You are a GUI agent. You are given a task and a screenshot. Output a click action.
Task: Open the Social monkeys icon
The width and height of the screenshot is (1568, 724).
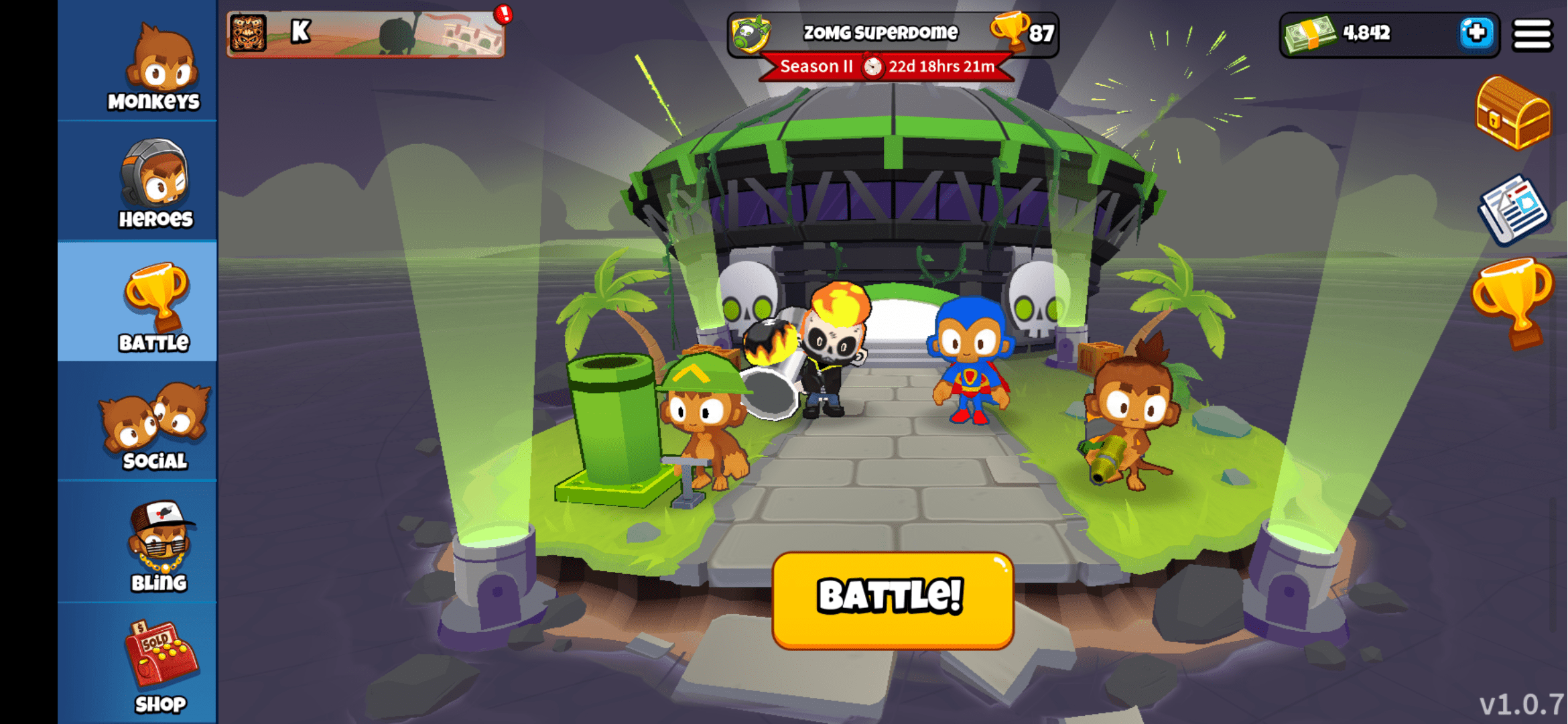154,419
